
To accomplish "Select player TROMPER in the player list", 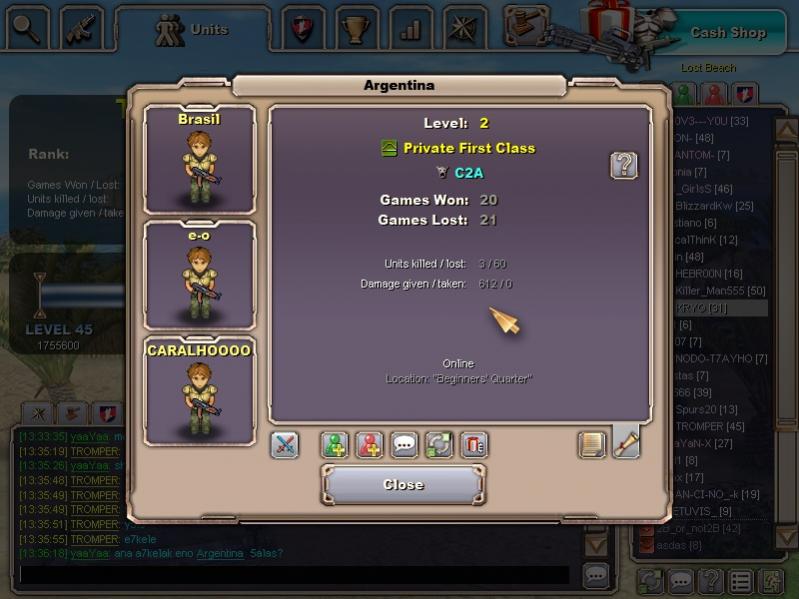I will click(x=708, y=426).
